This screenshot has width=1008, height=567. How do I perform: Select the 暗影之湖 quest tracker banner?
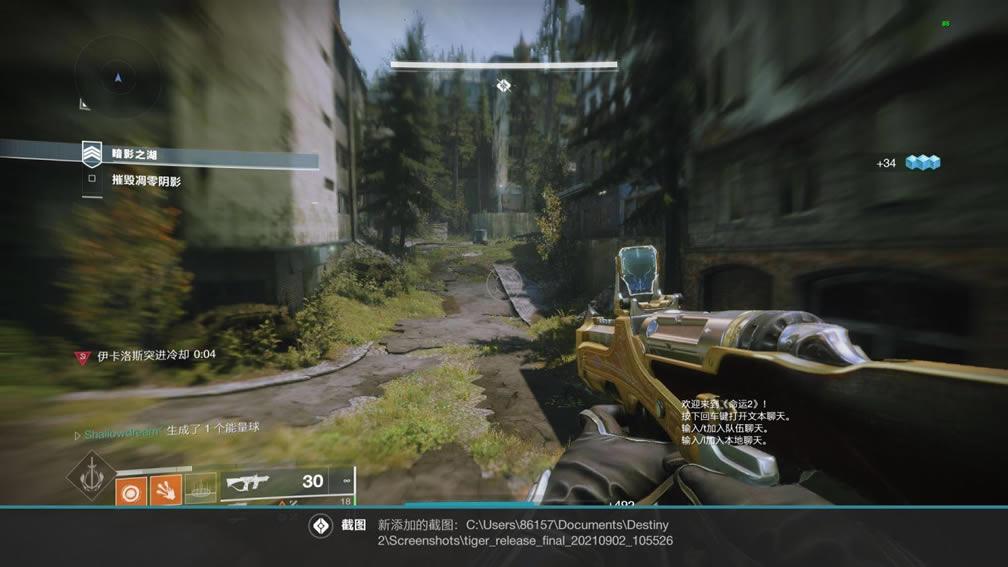click(x=200, y=155)
